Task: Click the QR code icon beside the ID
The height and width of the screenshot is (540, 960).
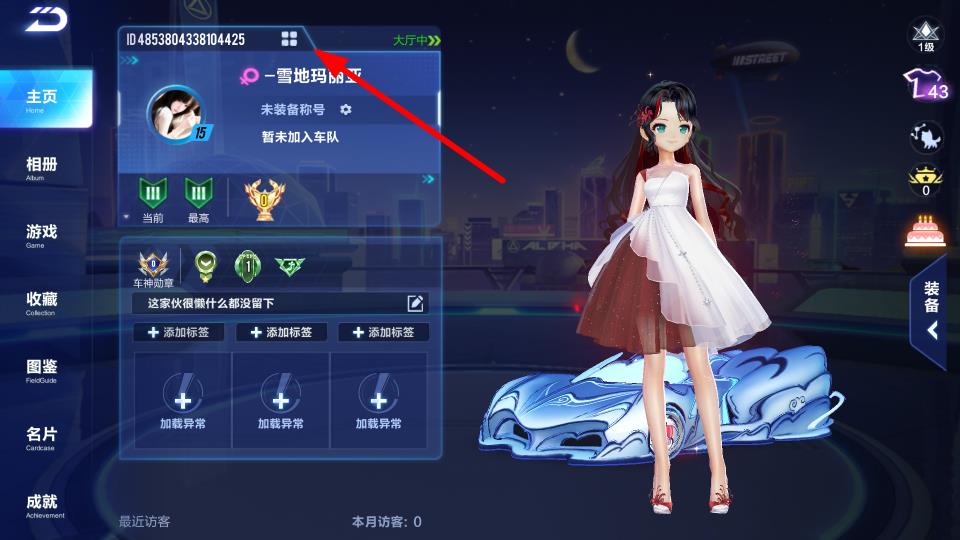Action: tap(289, 39)
